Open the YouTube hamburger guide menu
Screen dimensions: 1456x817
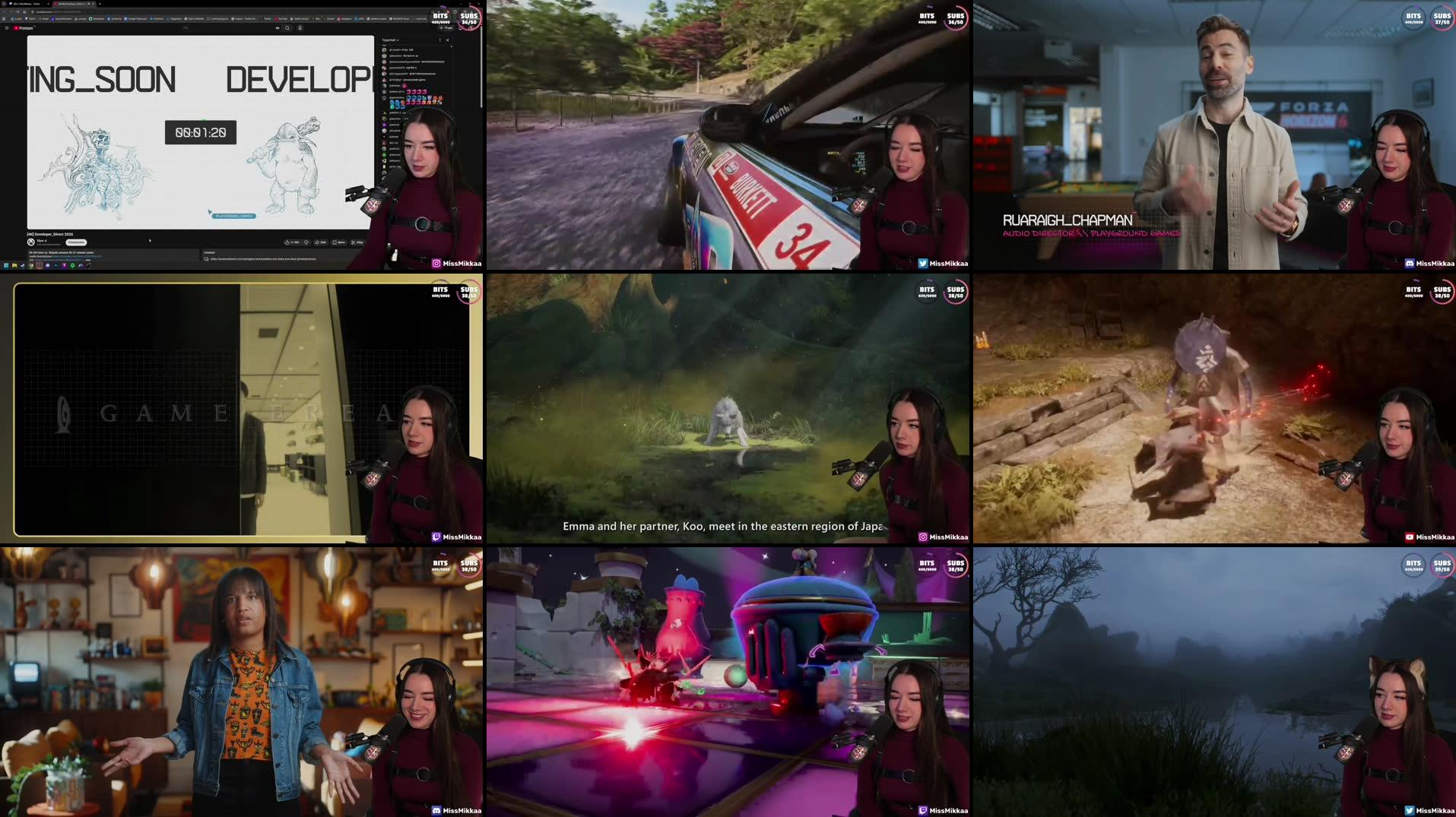[8, 28]
